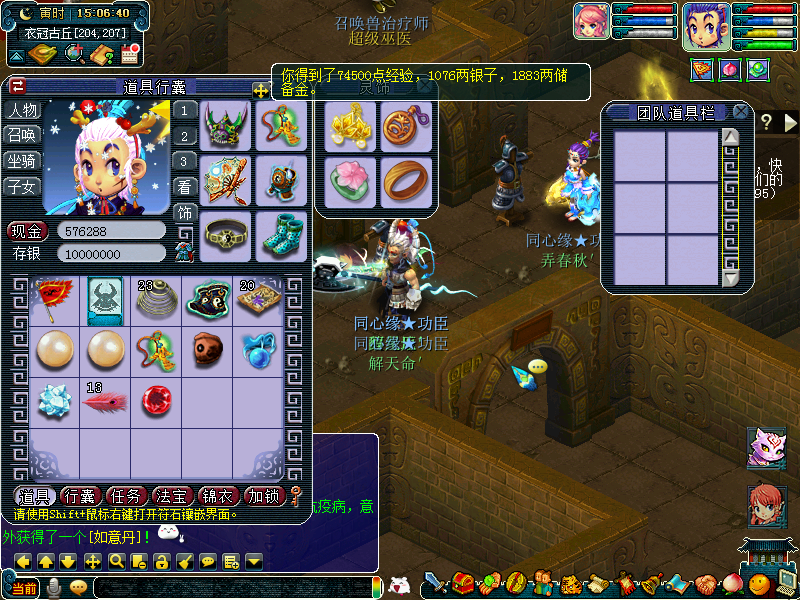This screenshot has height=600, width=800.
Task: Click the 加锁 lock button
Action: (x=265, y=495)
